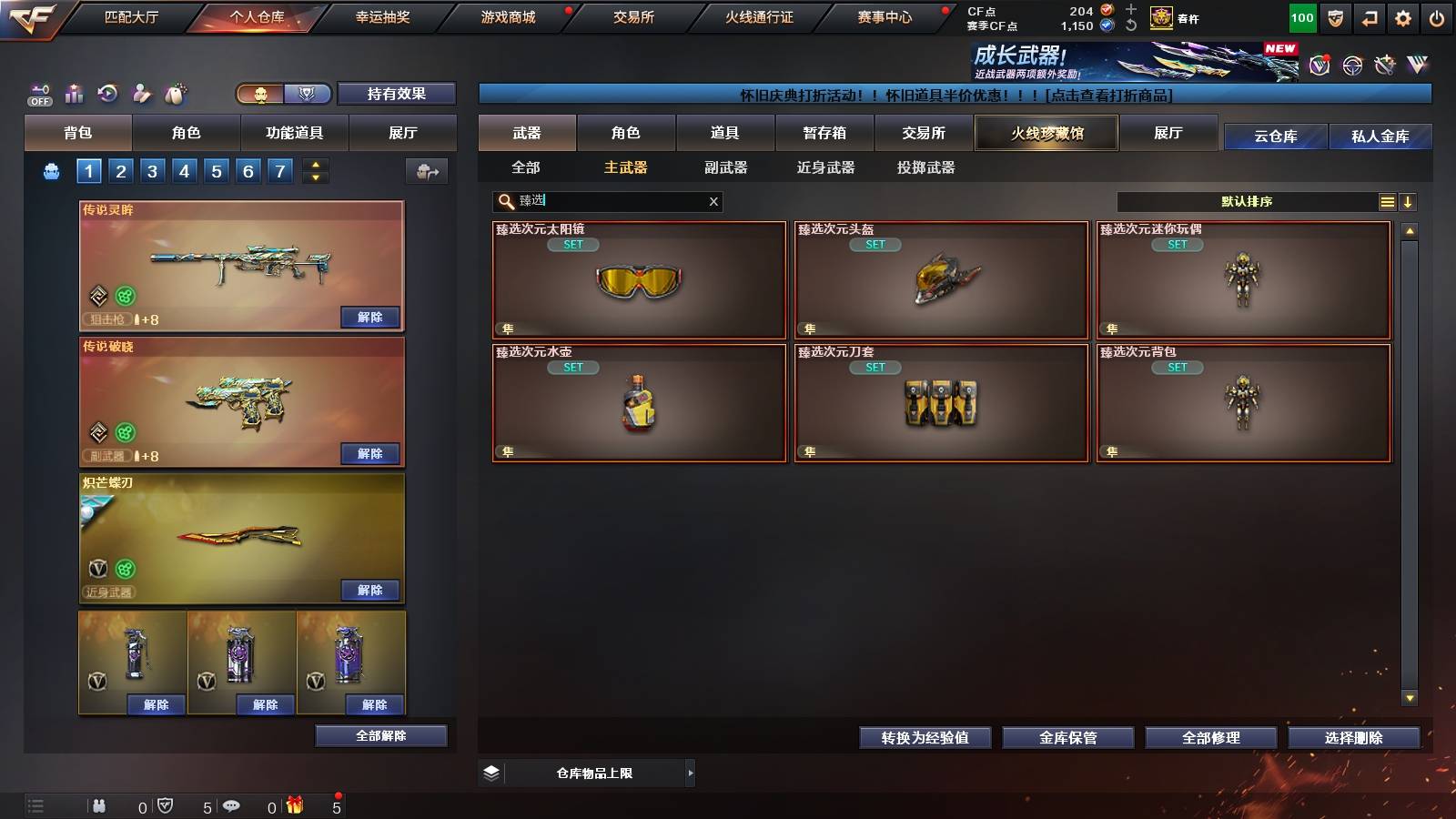This screenshot has width=1456, height=819.
Task: Click the replay playback icon top-left
Action: pyautogui.click(x=106, y=92)
